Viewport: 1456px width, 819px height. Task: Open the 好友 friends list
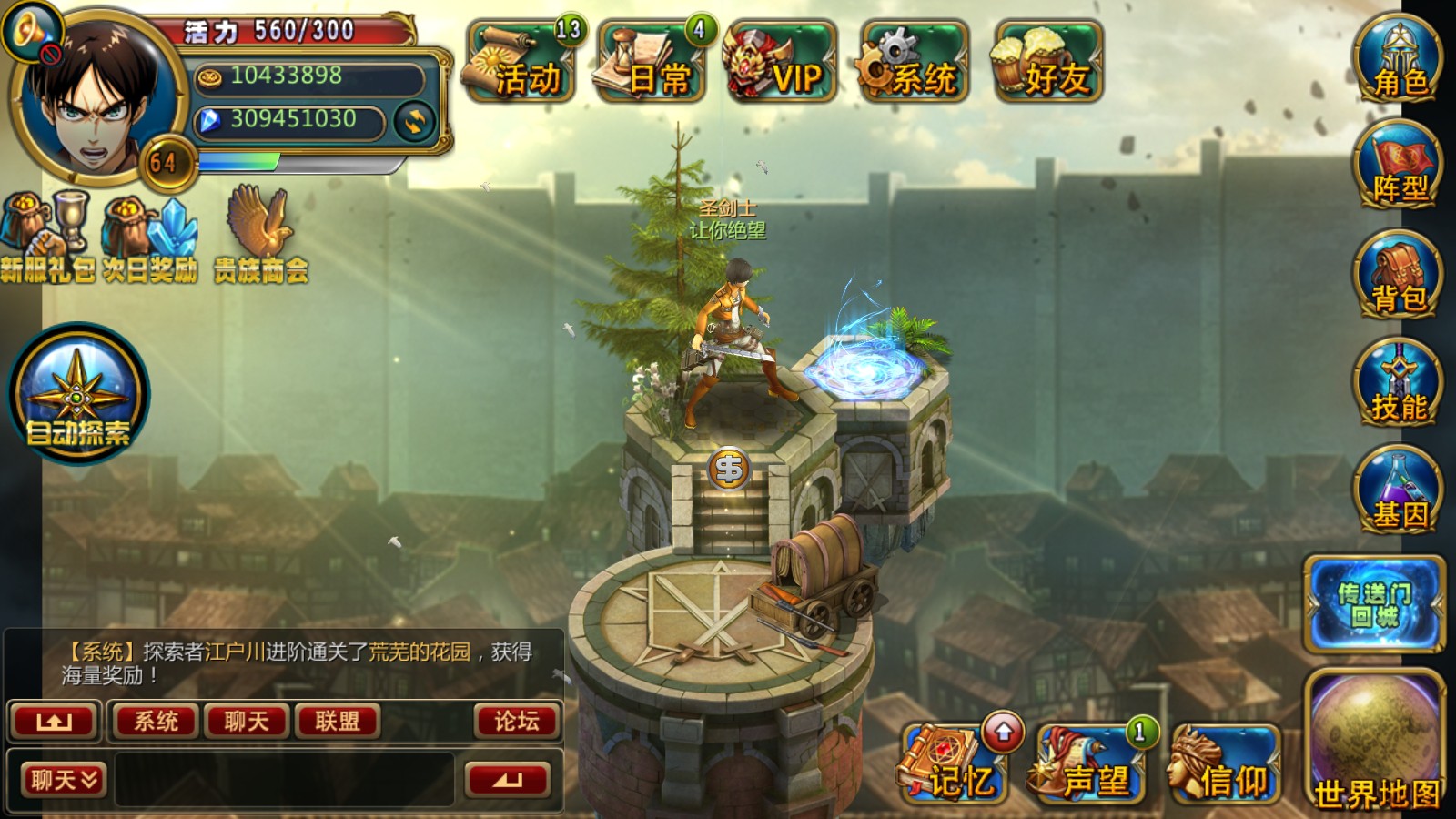pyautogui.click(x=1048, y=62)
